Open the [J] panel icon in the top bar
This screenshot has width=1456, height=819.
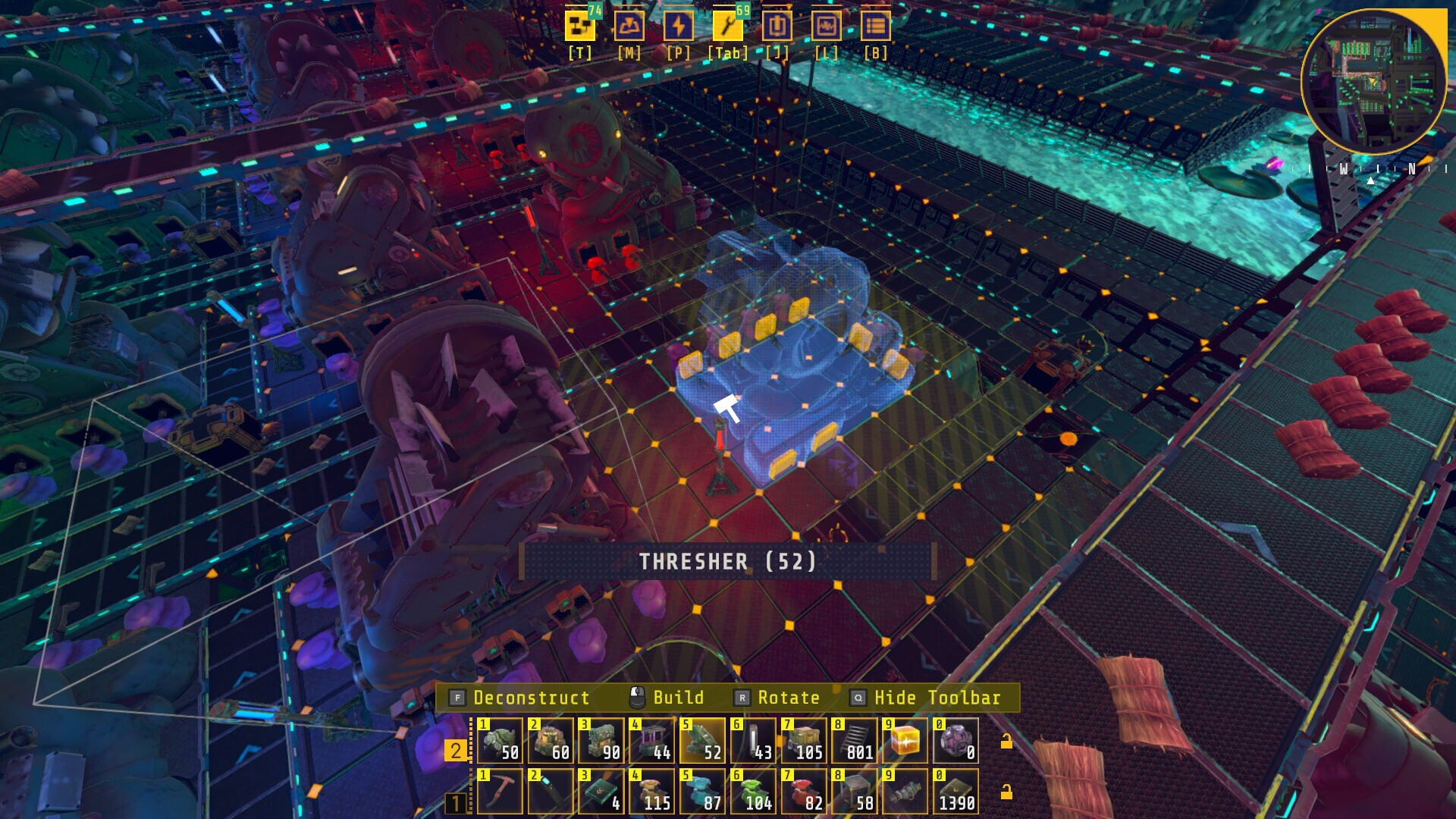(x=777, y=25)
